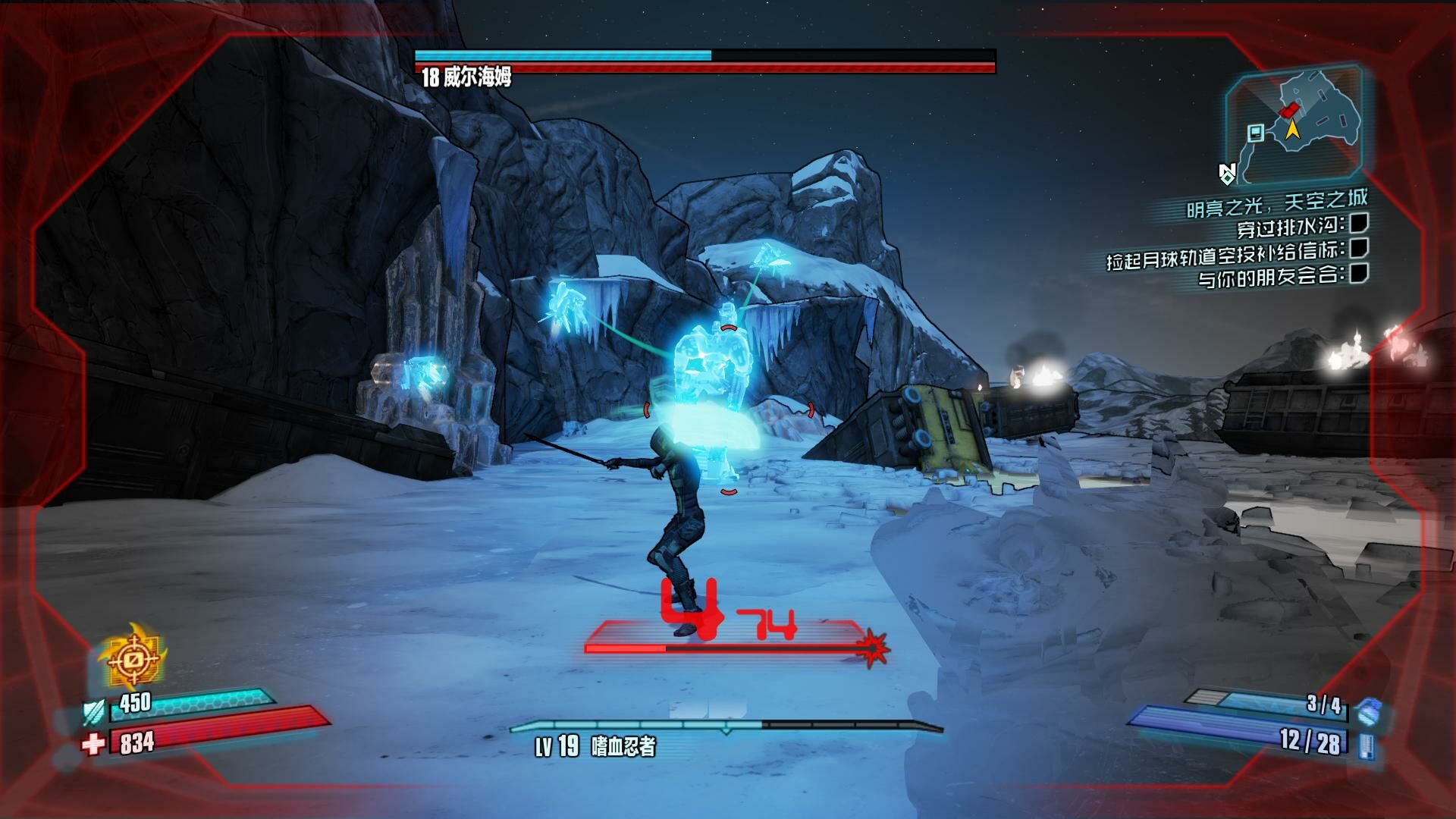Click the red objective marker inside the minimap
Viewport: 1456px width, 819px height.
point(1290,111)
